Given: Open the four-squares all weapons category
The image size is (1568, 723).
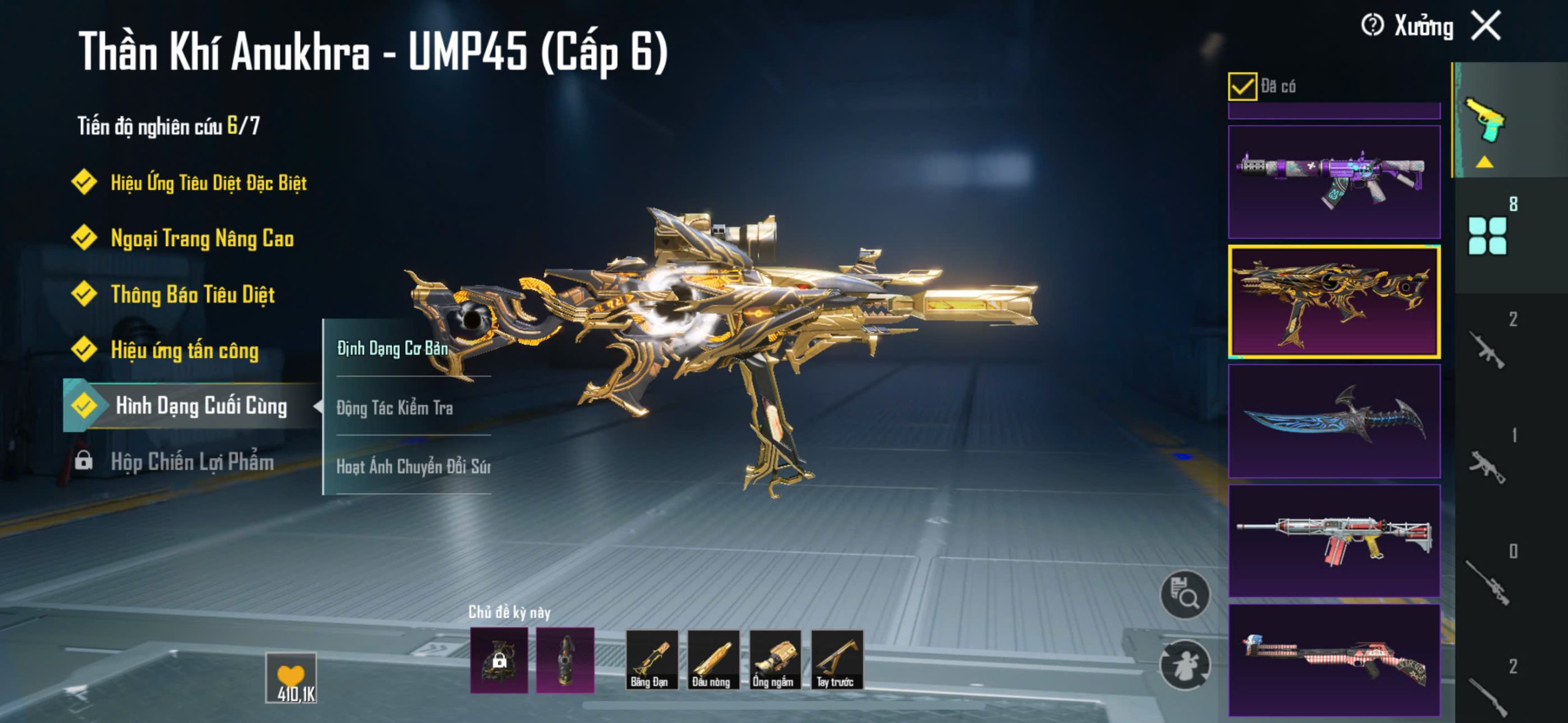Looking at the screenshot, I should click(1487, 236).
